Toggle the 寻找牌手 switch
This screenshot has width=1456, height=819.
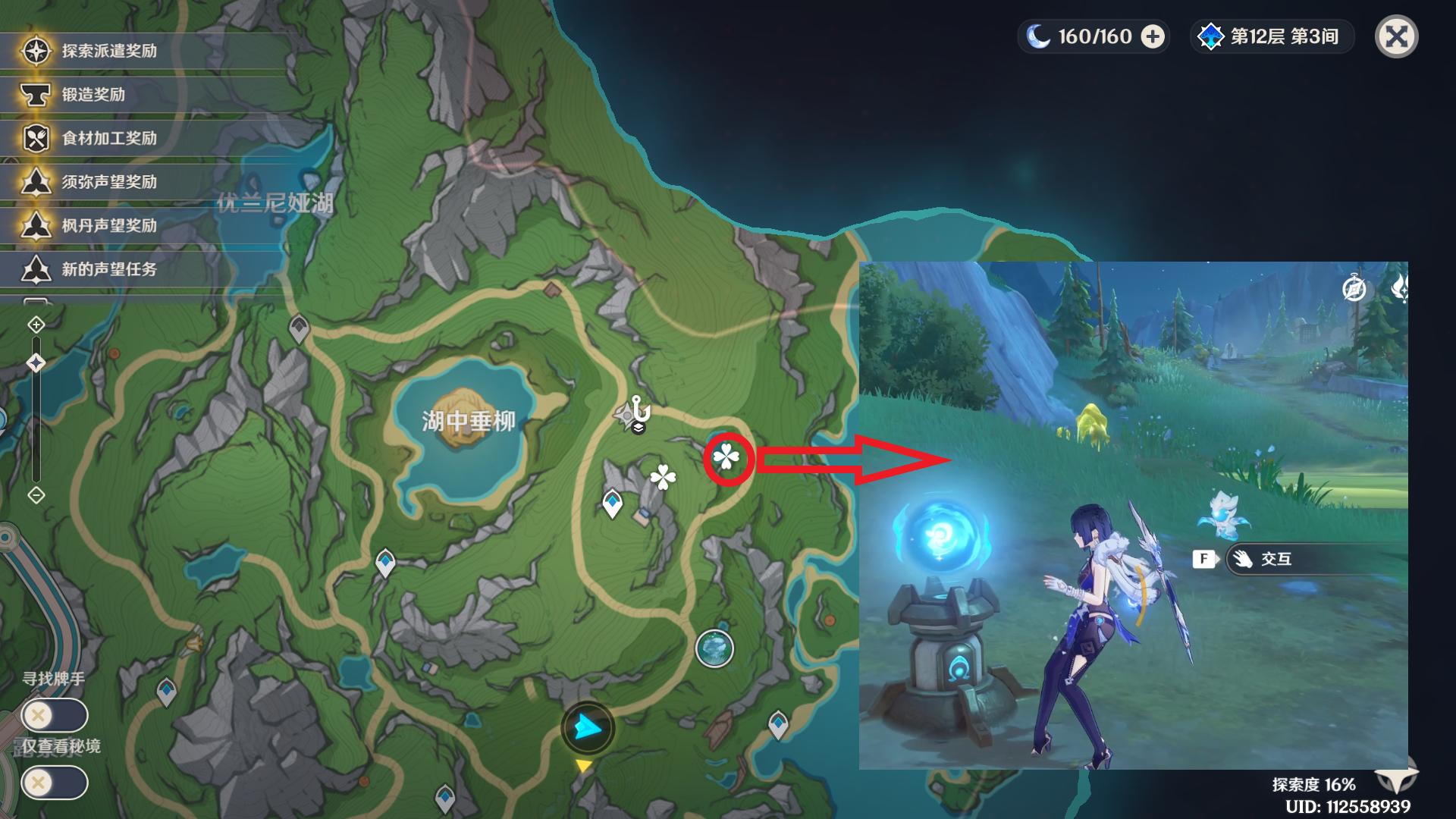55,715
